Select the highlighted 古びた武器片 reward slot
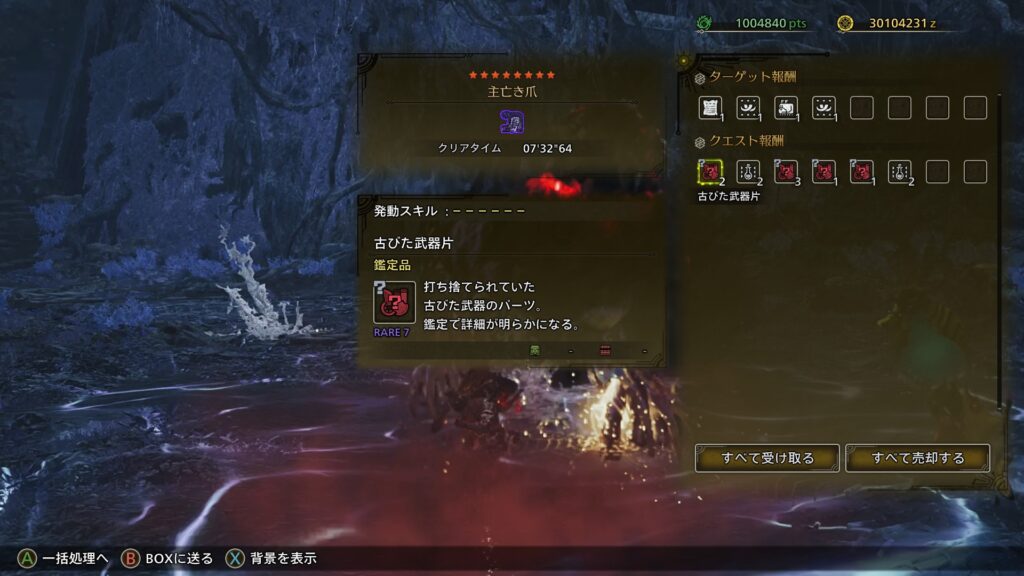 click(x=711, y=172)
